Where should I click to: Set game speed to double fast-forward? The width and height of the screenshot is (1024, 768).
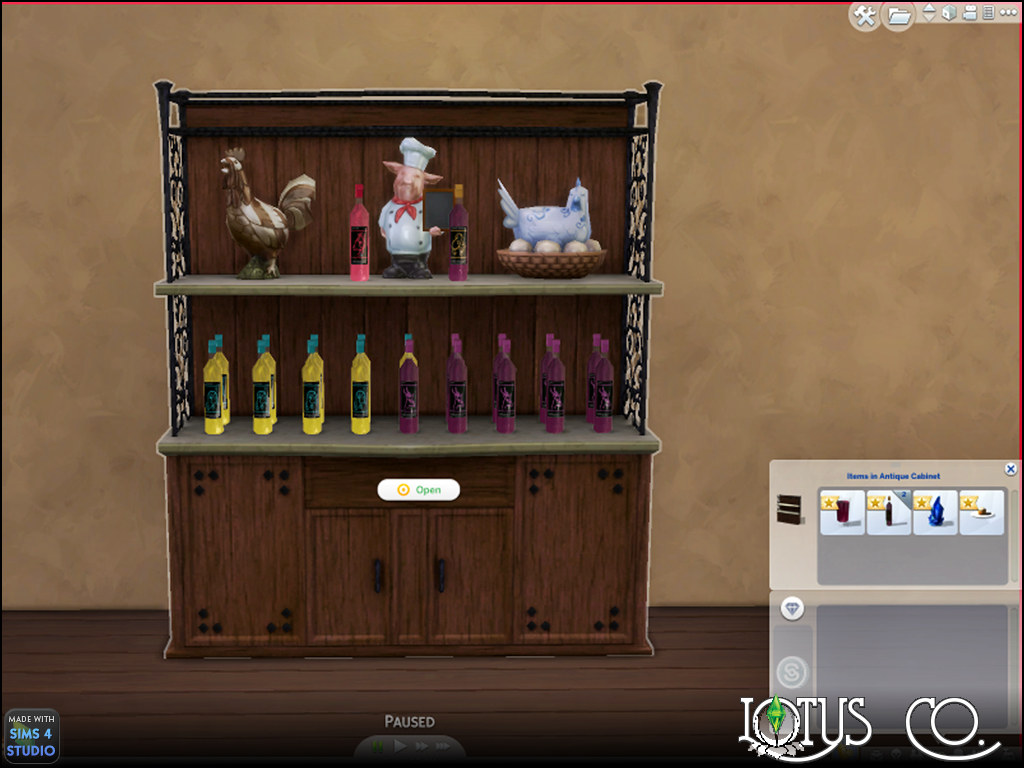click(x=421, y=746)
